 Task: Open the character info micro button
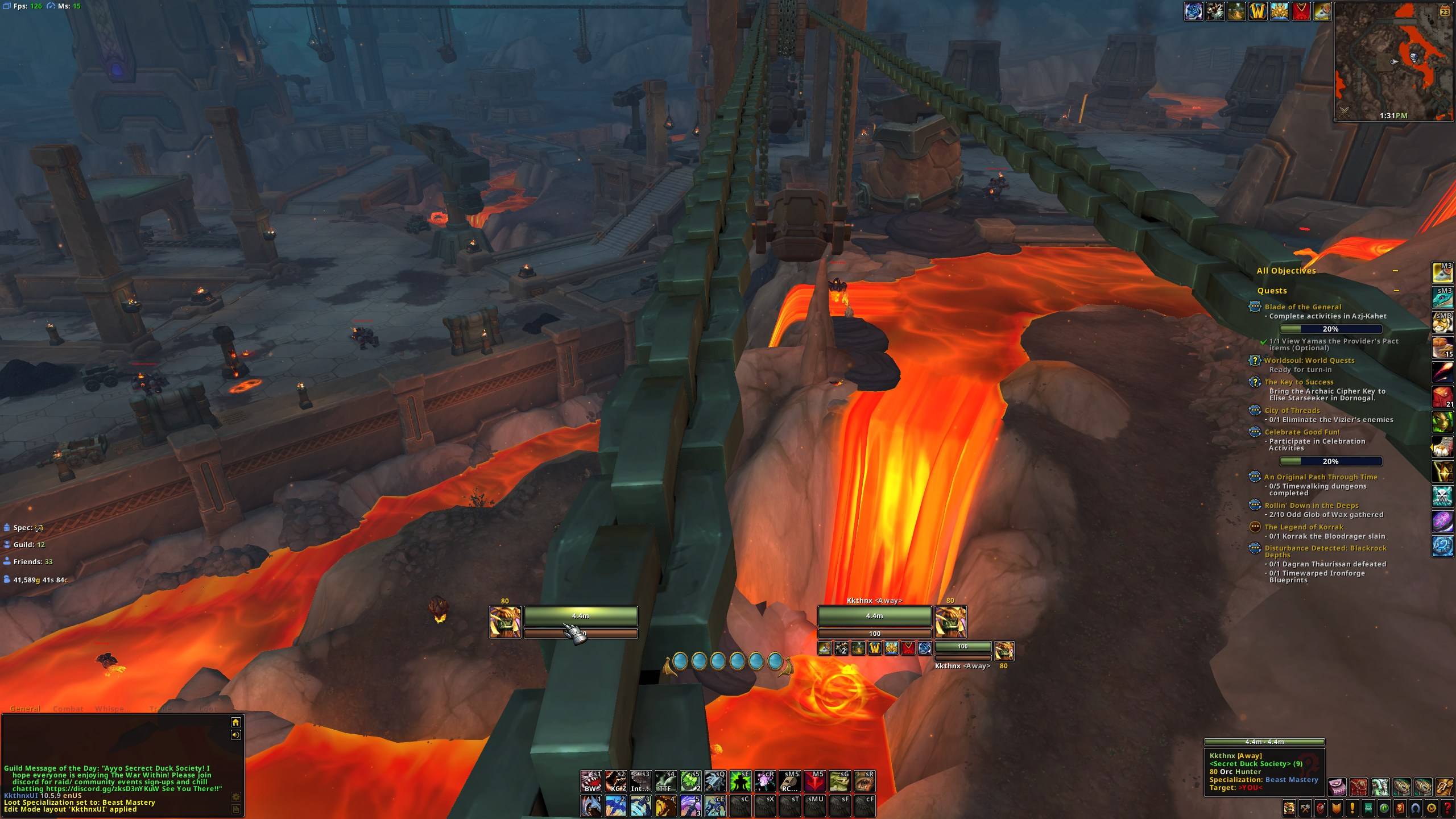(x=1289, y=808)
